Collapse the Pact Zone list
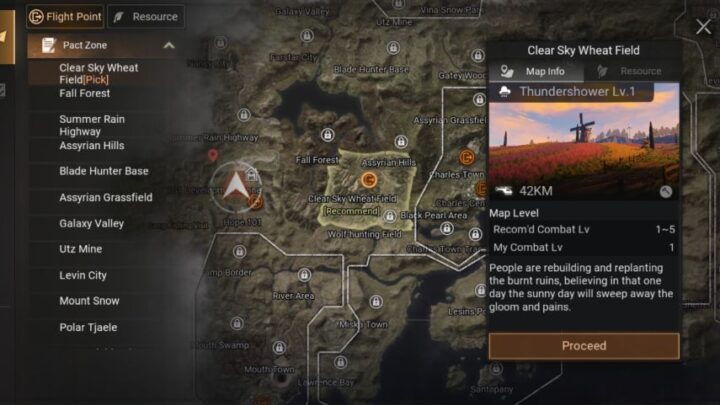720x405 pixels. click(168, 45)
